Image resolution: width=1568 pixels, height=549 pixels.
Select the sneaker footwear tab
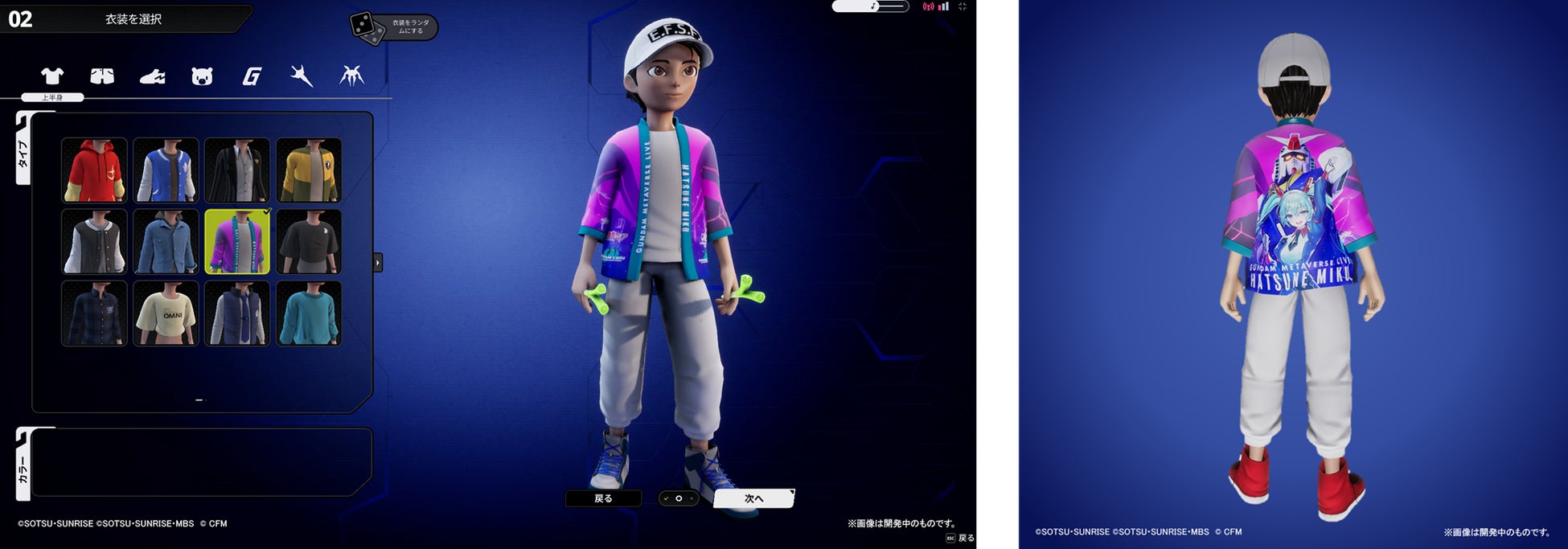click(152, 76)
